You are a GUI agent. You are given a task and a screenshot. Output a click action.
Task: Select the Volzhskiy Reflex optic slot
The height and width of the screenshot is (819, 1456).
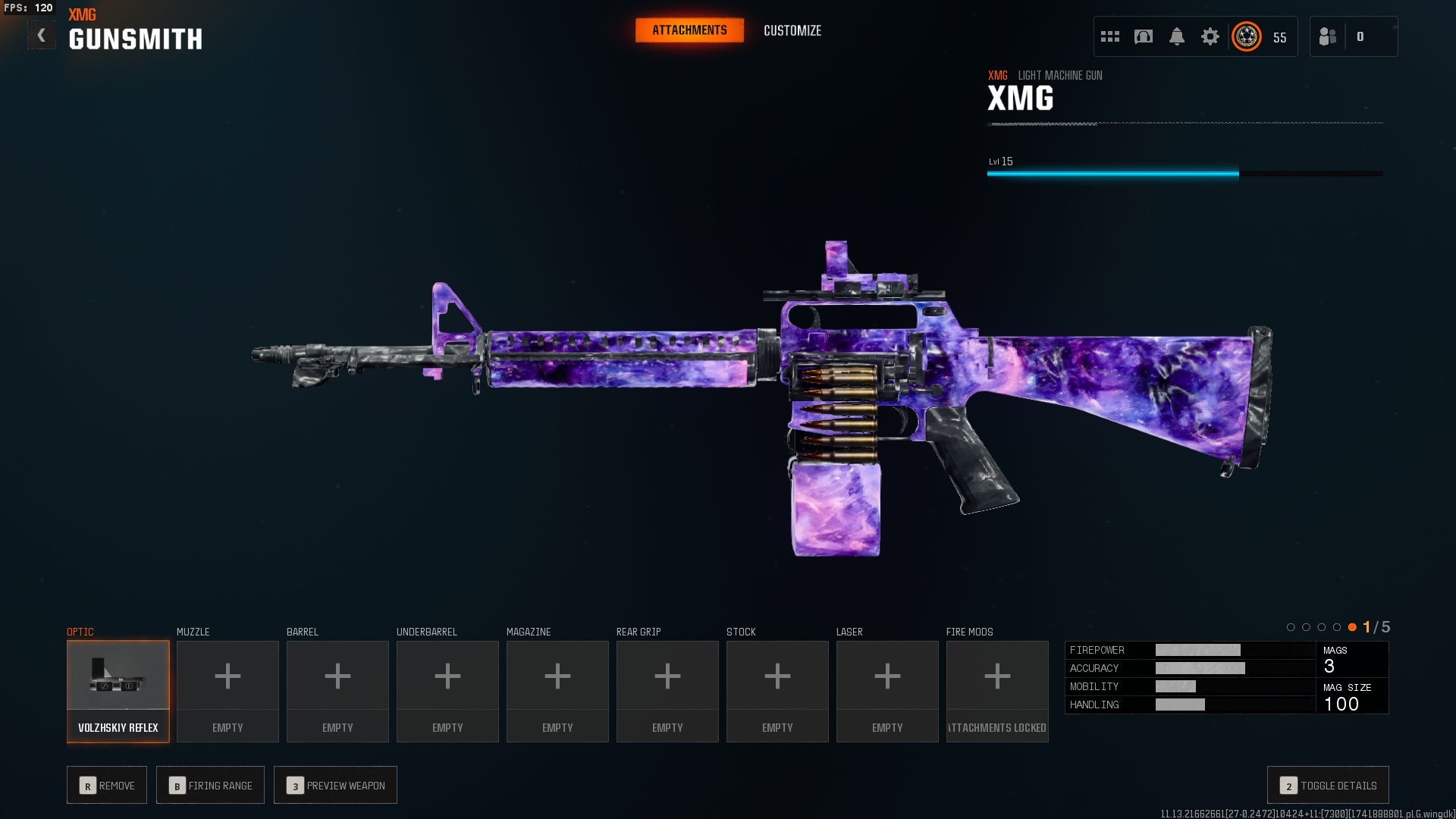click(118, 691)
